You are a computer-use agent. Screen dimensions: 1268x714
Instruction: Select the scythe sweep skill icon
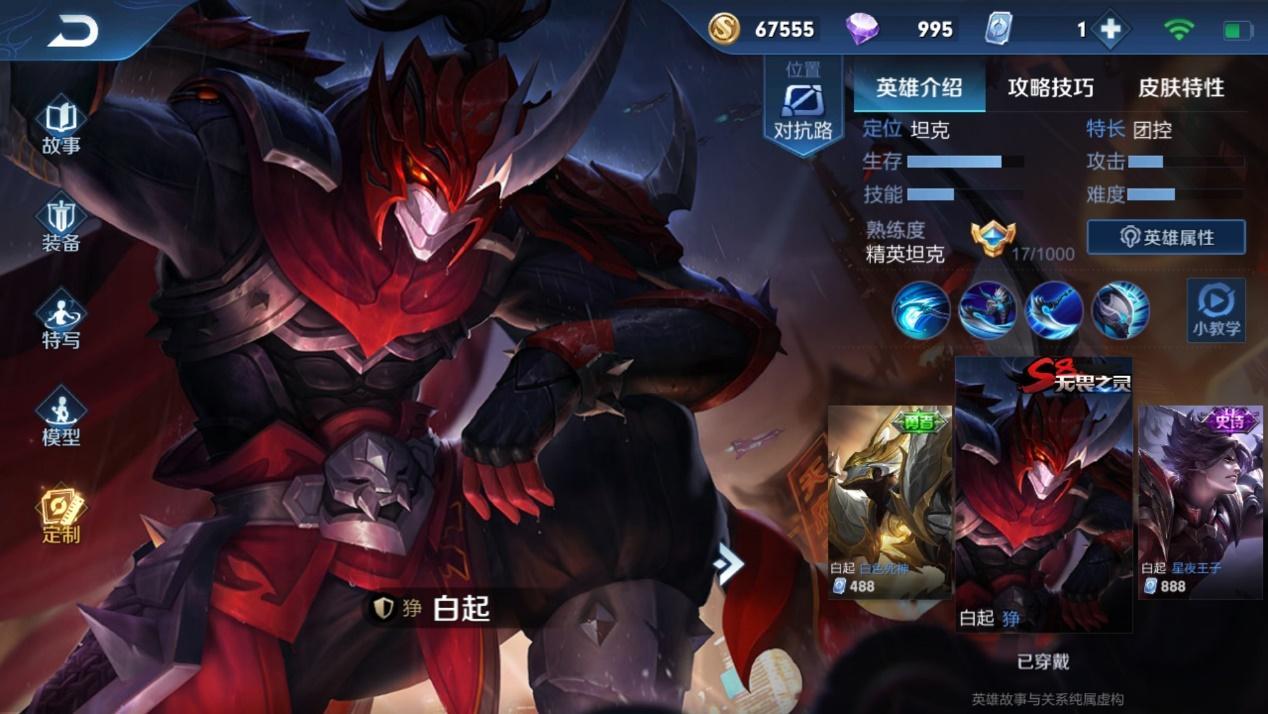pos(1054,310)
